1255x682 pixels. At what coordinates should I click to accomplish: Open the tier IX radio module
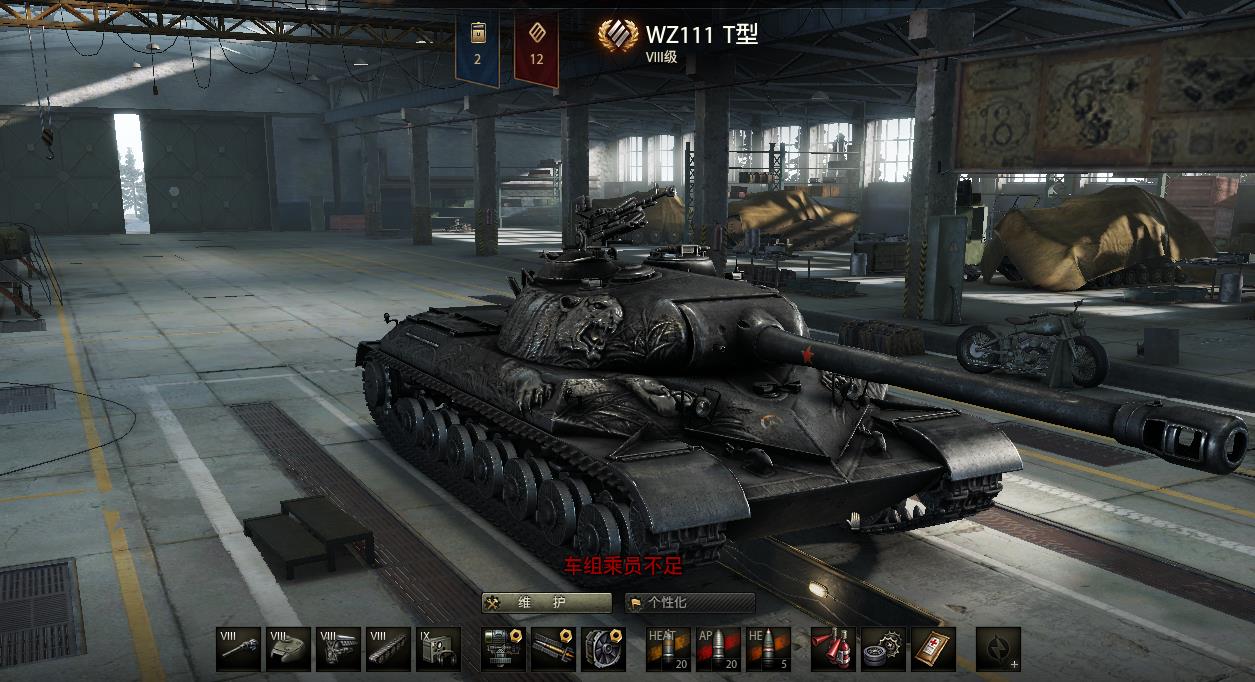click(x=438, y=649)
